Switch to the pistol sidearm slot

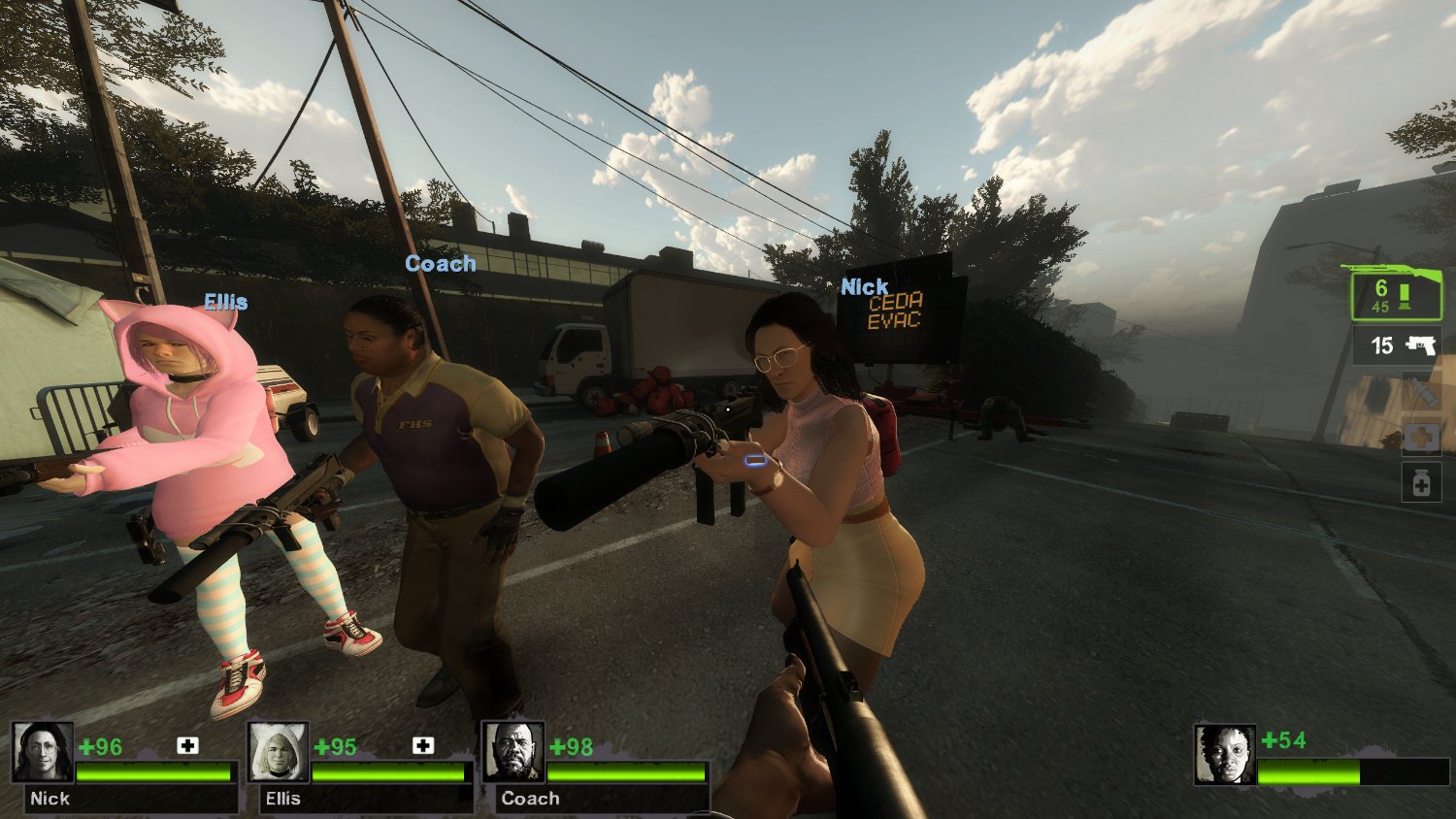pos(1397,345)
